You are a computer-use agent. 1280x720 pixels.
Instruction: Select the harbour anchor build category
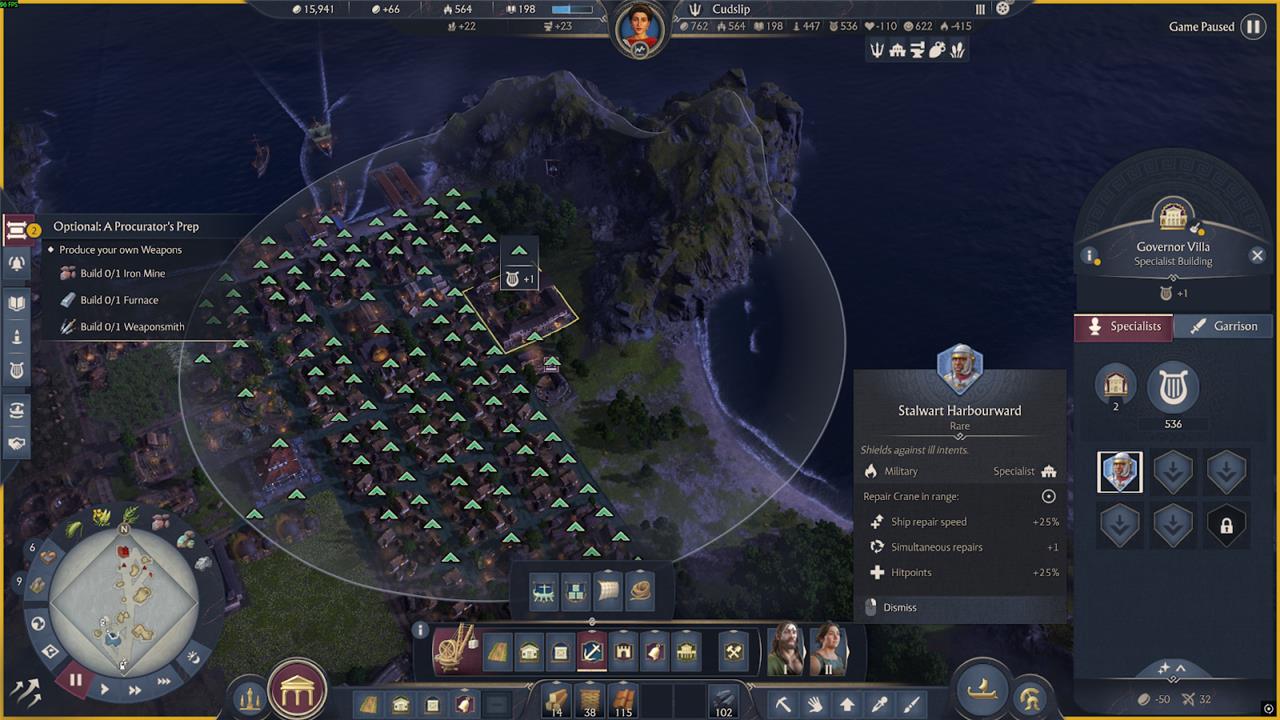pos(592,653)
